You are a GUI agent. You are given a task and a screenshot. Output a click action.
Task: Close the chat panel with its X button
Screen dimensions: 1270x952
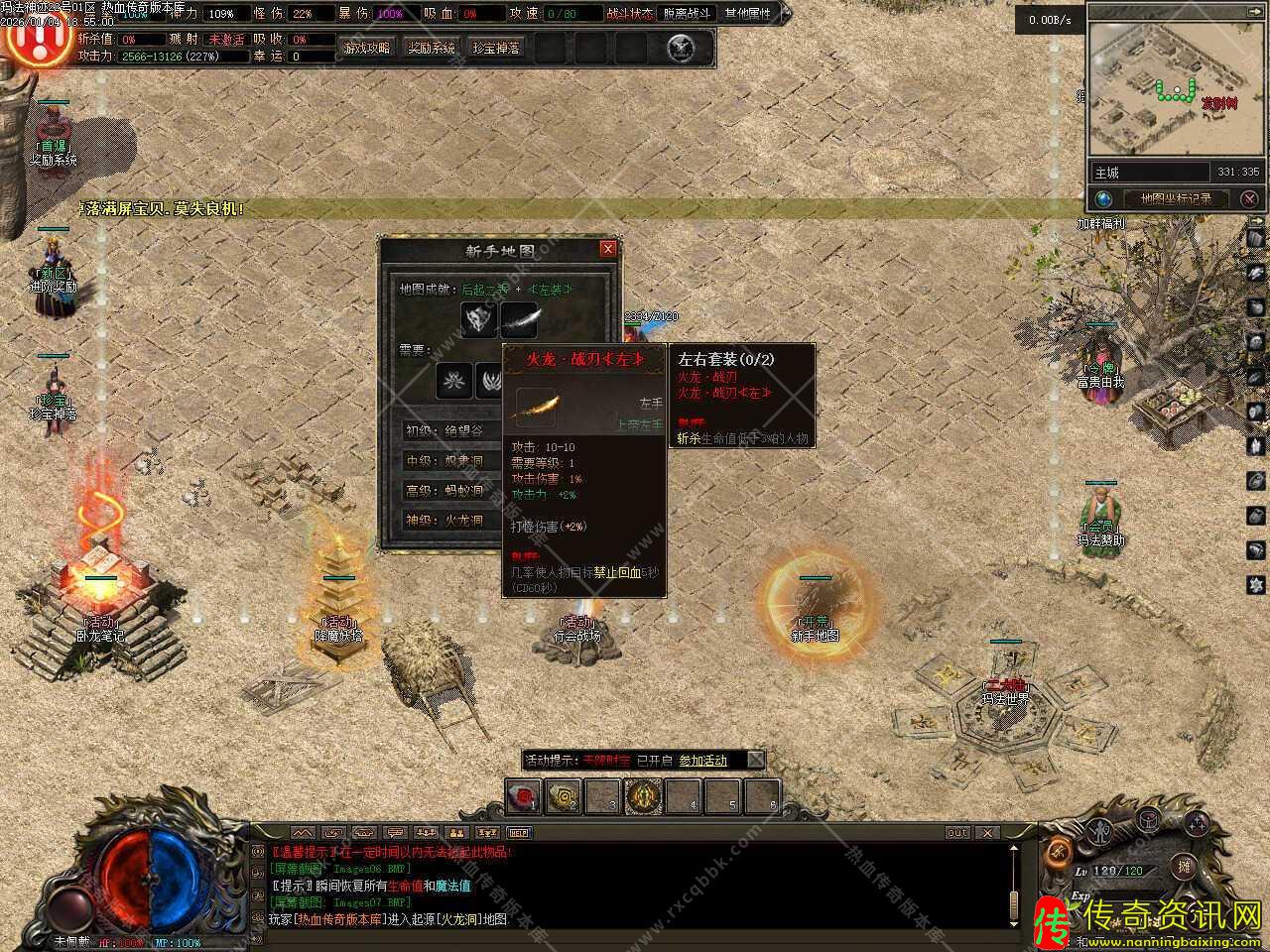(987, 833)
